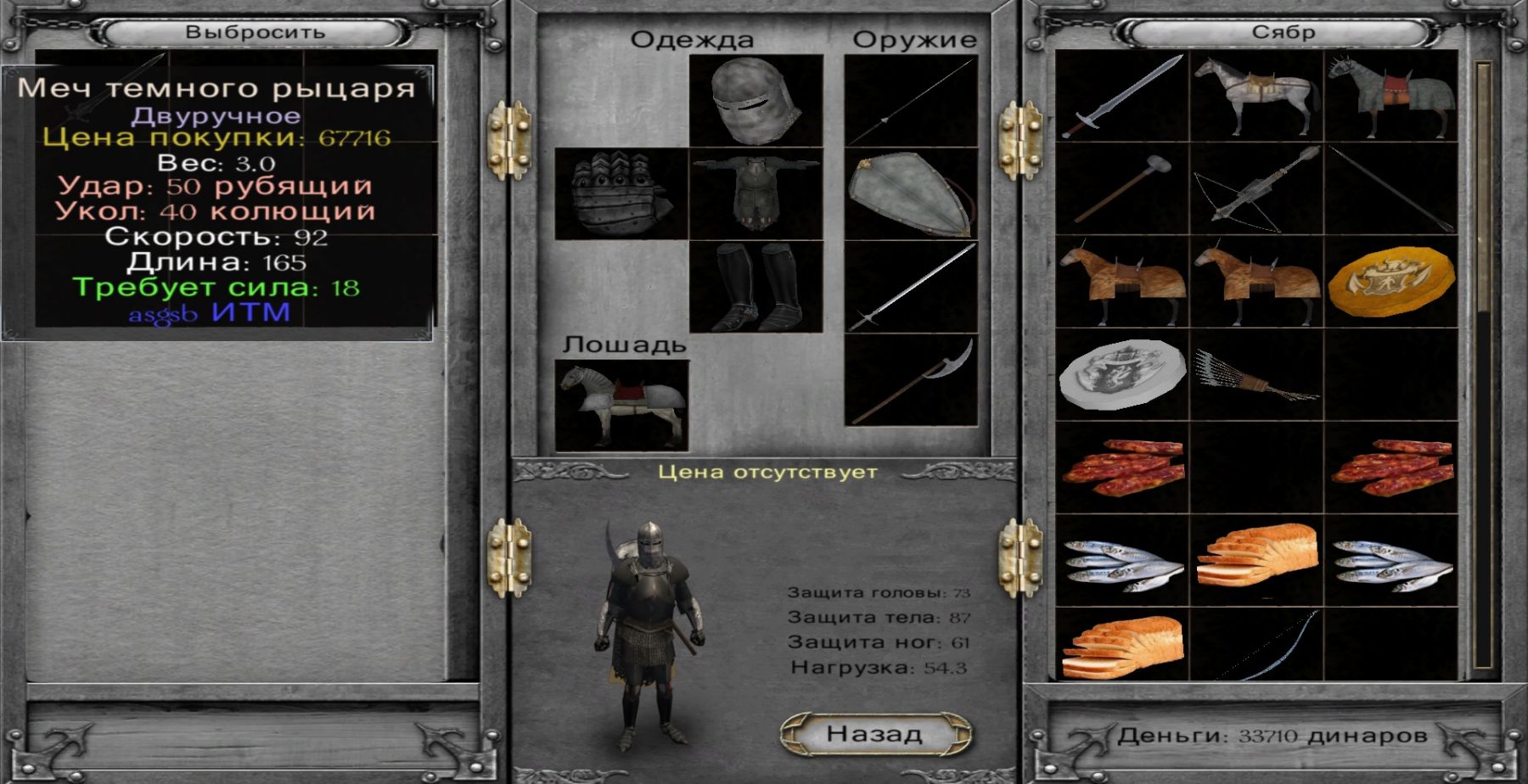Select the golden round shield item
Viewport: 1528px width, 784px height.
(x=1390, y=281)
